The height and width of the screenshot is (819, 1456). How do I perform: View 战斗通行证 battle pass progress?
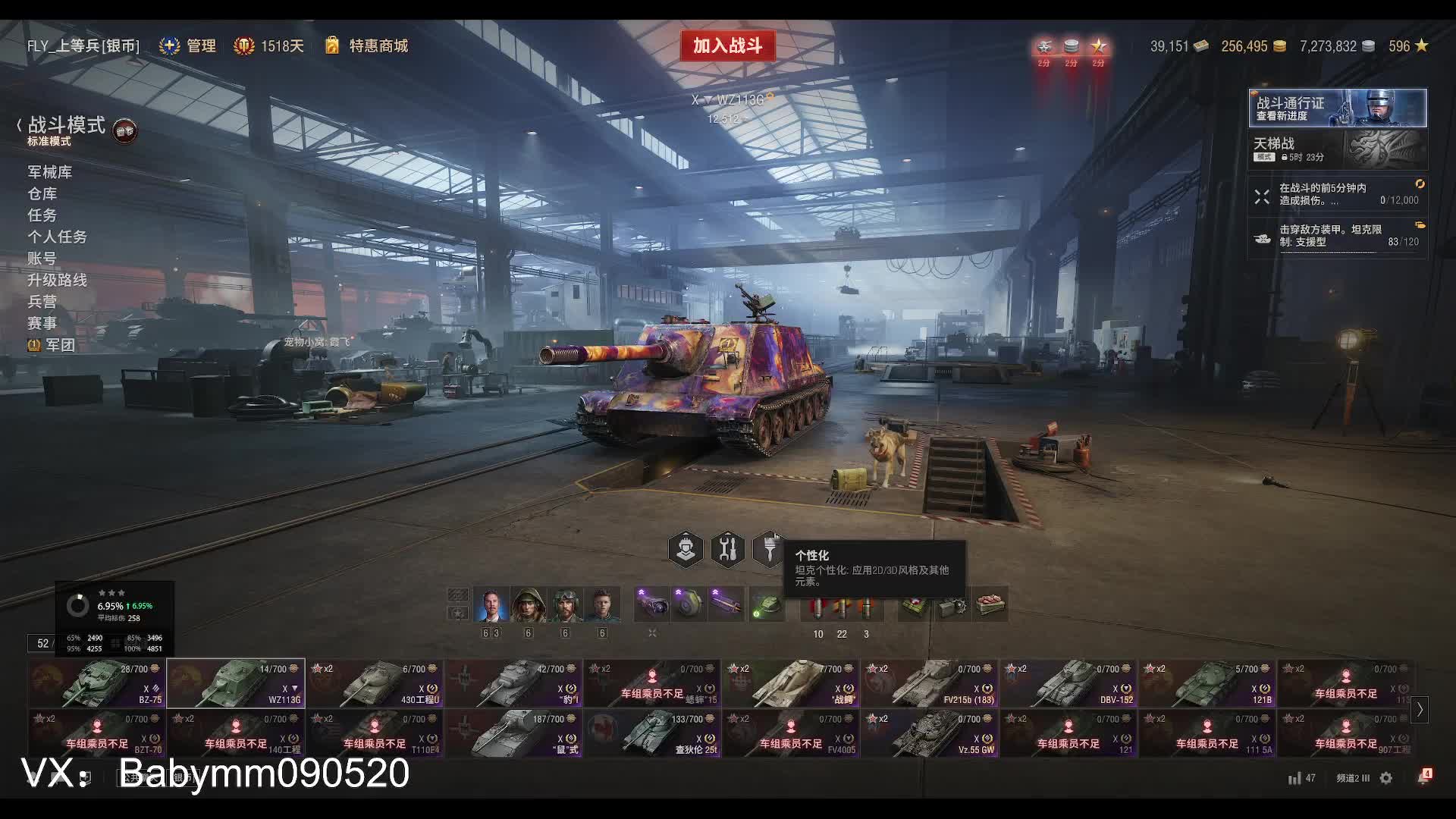(x=1337, y=108)
